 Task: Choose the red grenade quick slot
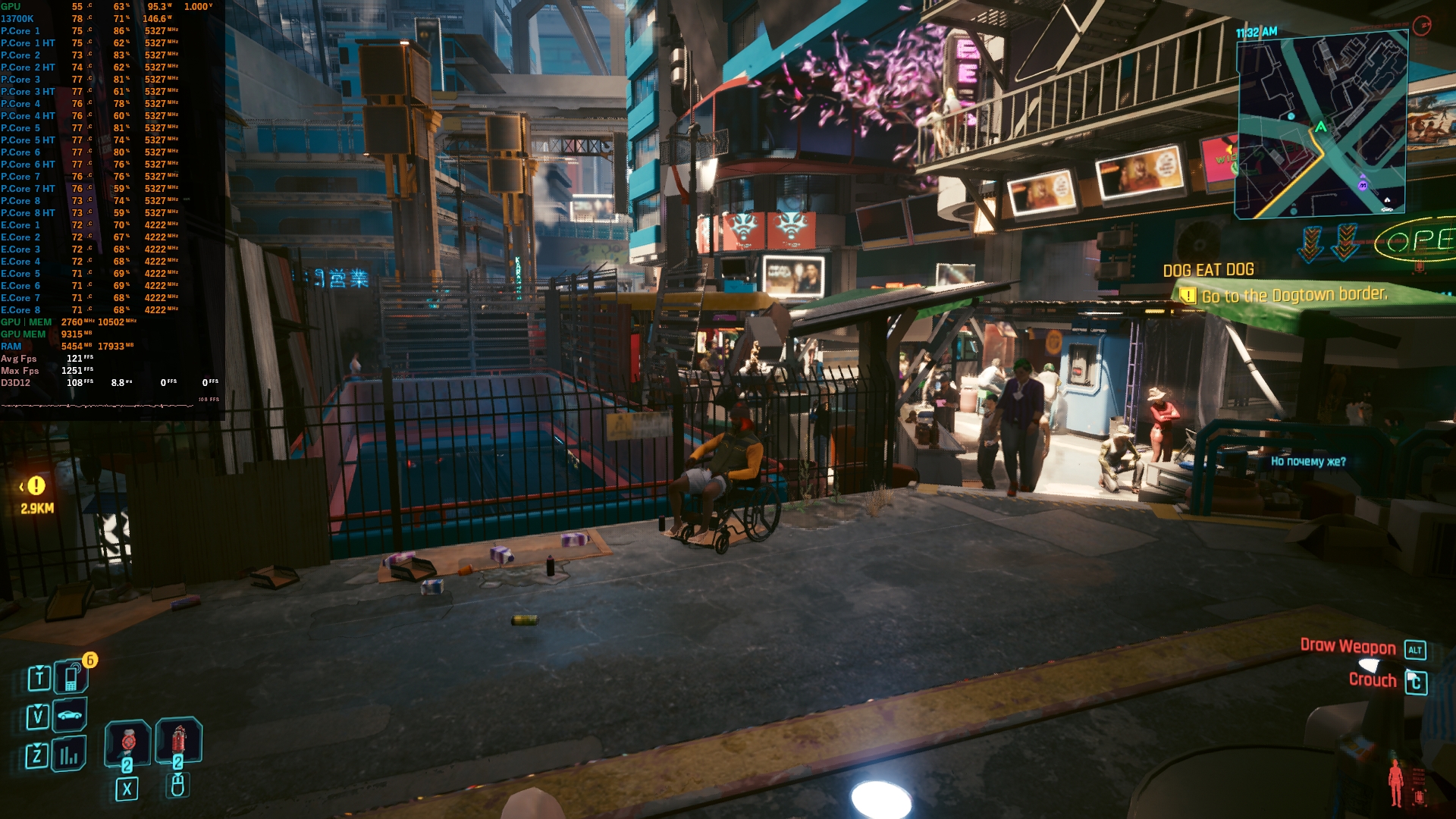(178, 739)
